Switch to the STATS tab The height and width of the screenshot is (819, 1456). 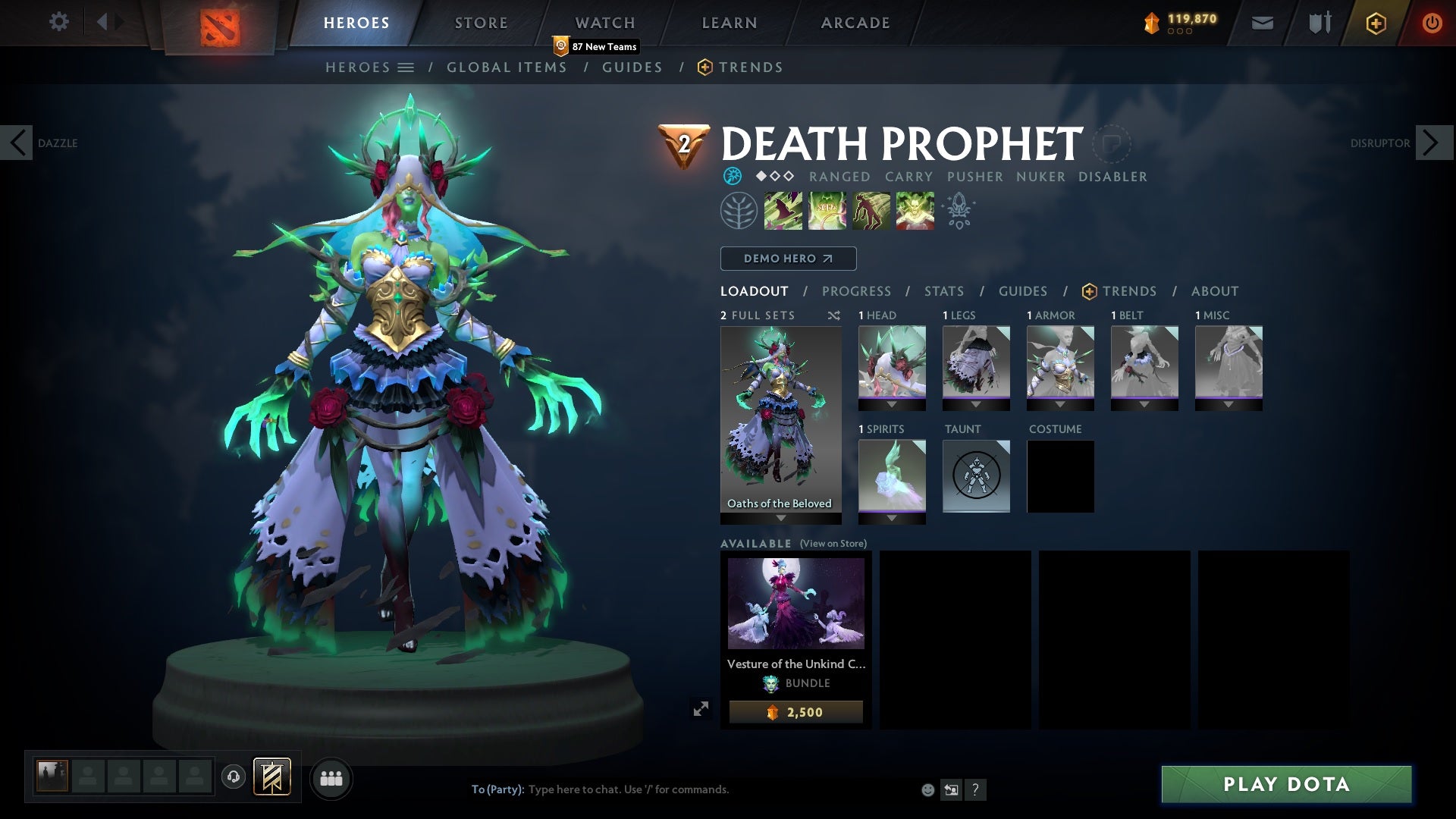943,291
